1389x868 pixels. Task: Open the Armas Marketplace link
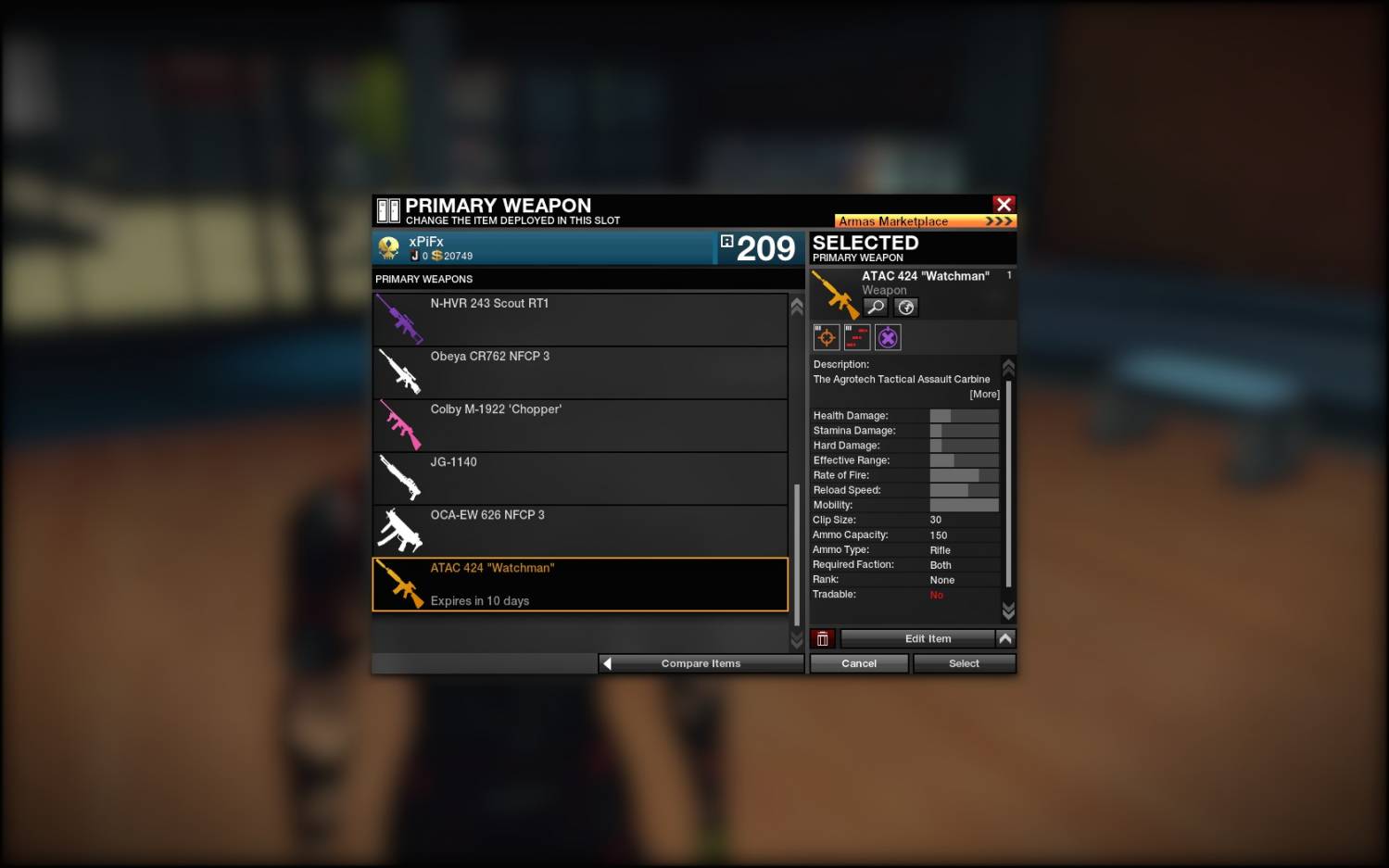pyautogui.click(x=925, y=221)
